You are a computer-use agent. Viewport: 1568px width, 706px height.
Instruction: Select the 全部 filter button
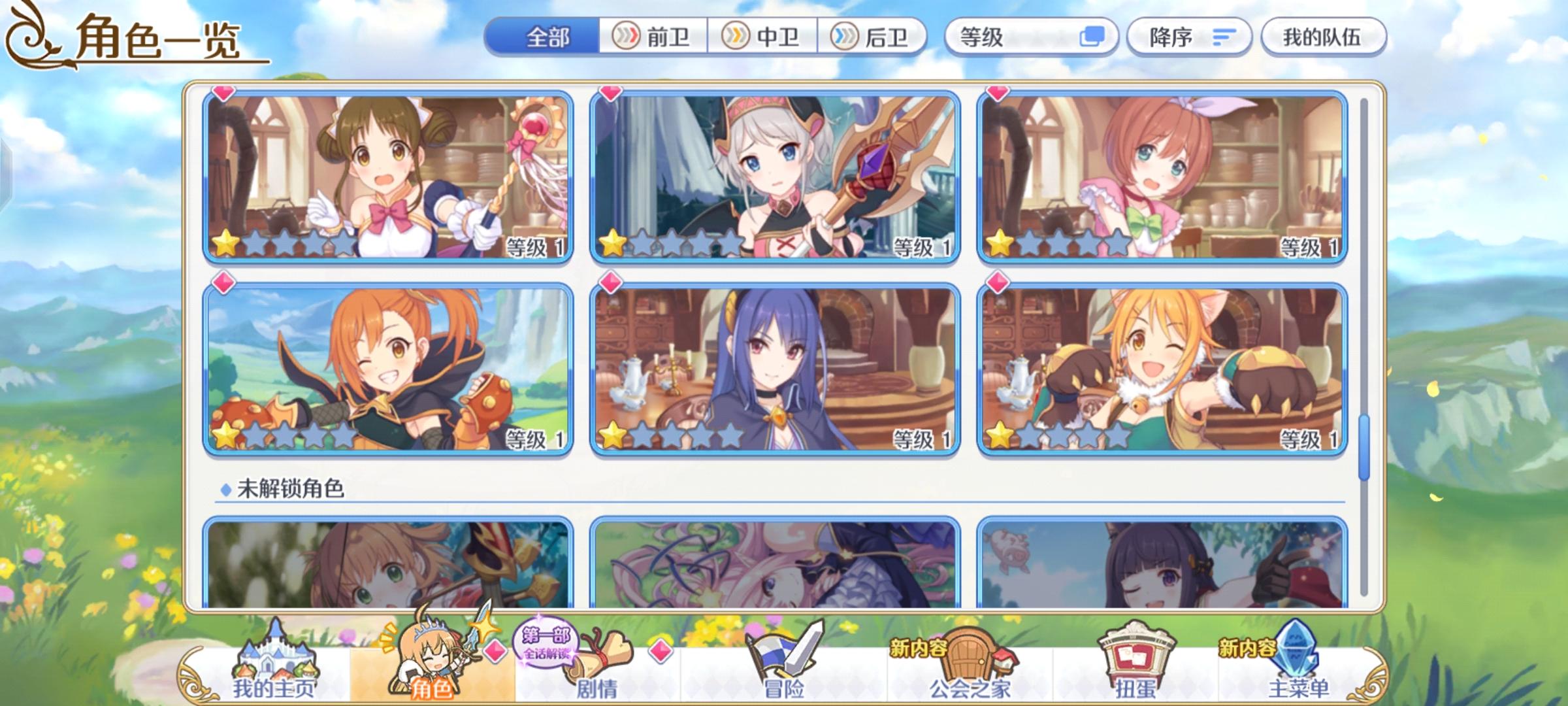click(549, 37)
